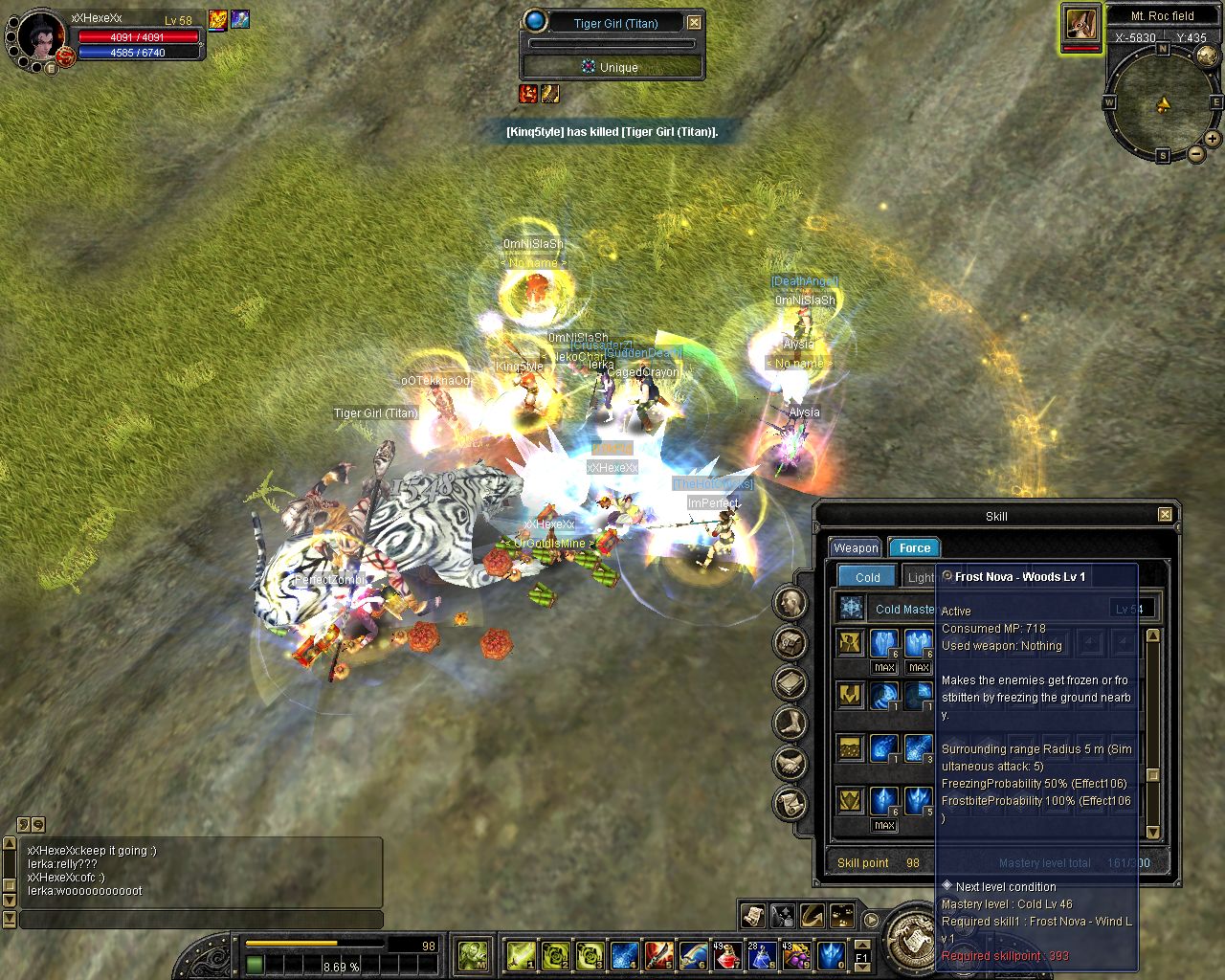The width and height of the screenshot is (1225, 980).
Task: Use the red health potion in hotbar slot 7
Action: click(x=727, y=955)
